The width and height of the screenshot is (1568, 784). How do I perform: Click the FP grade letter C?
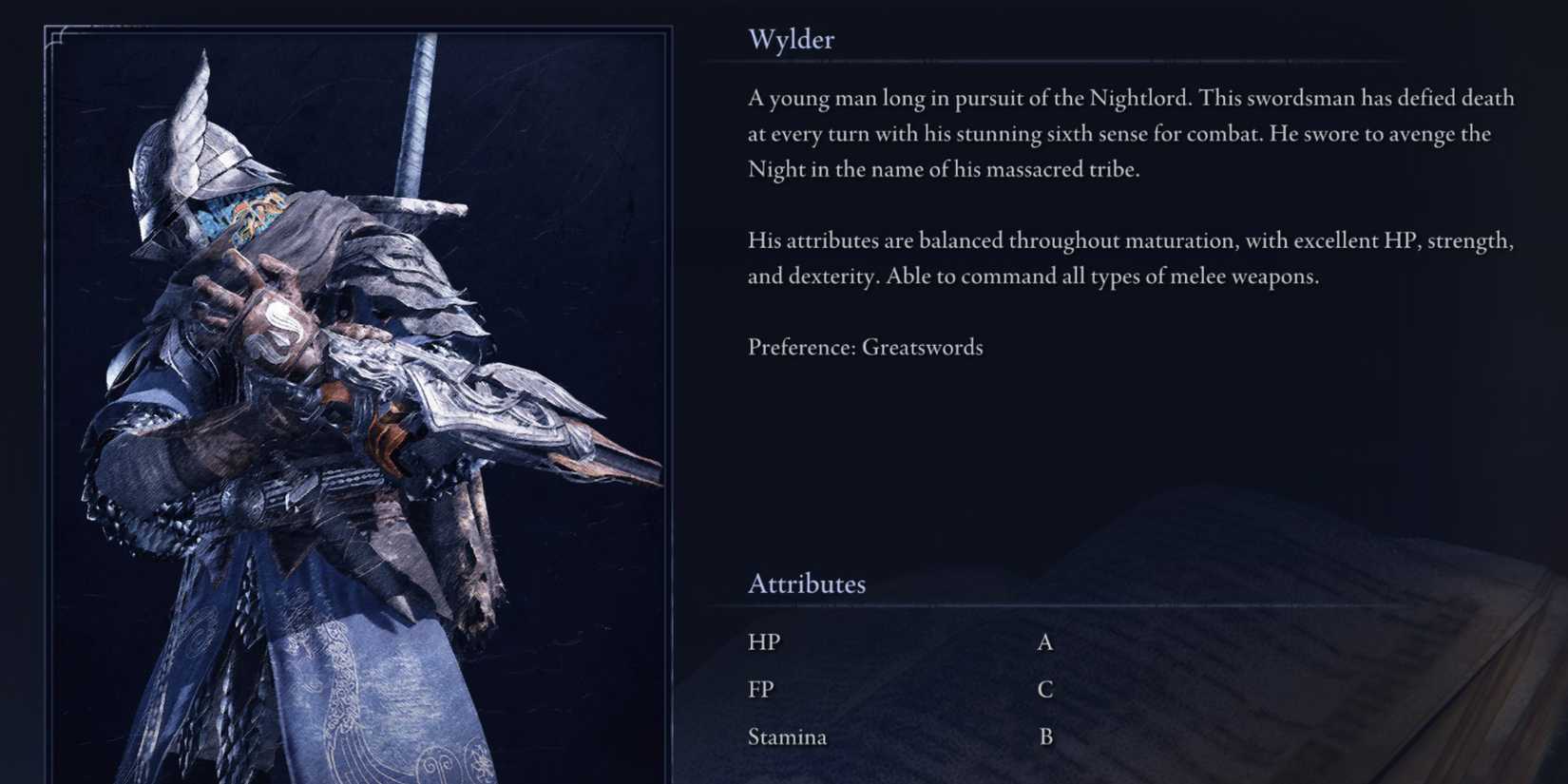tap(1045, 688)
